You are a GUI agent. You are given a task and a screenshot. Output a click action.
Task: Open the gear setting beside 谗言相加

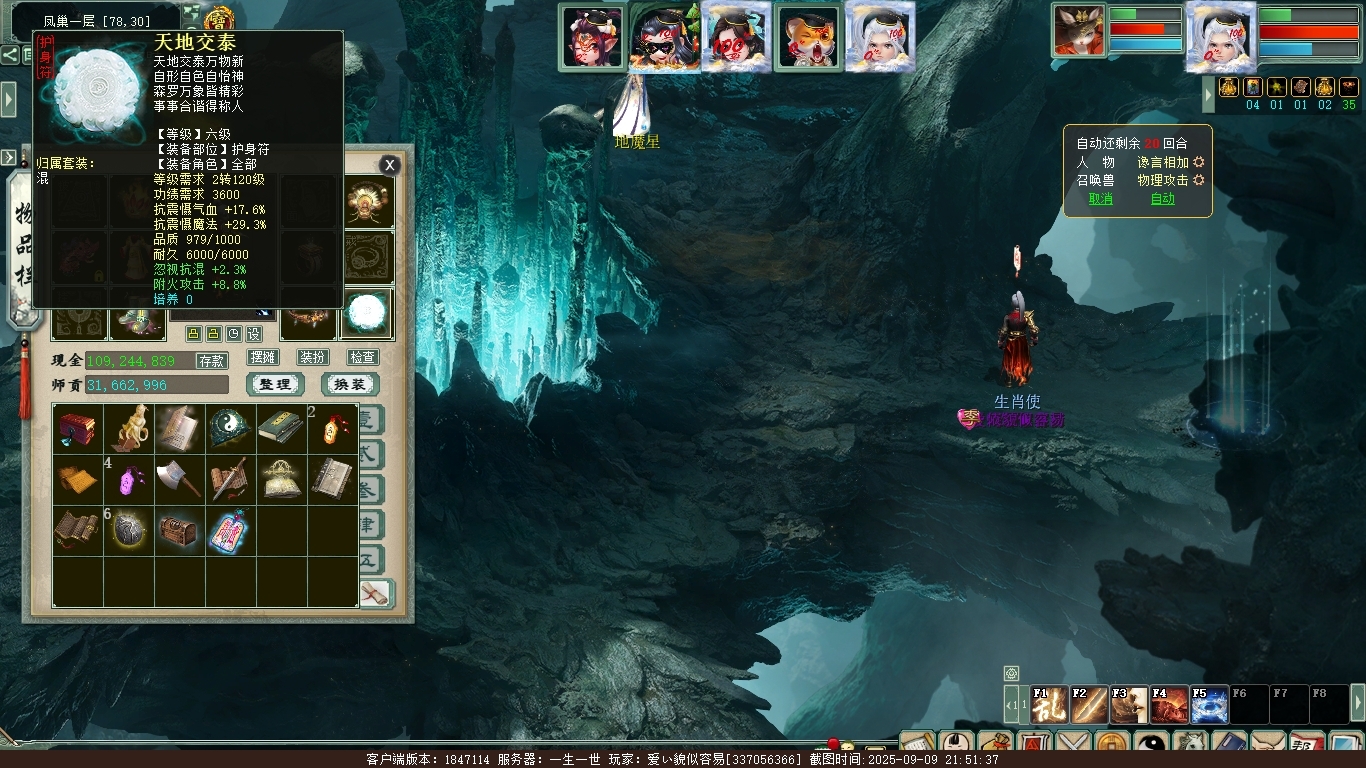click(x=1199, y=162)
